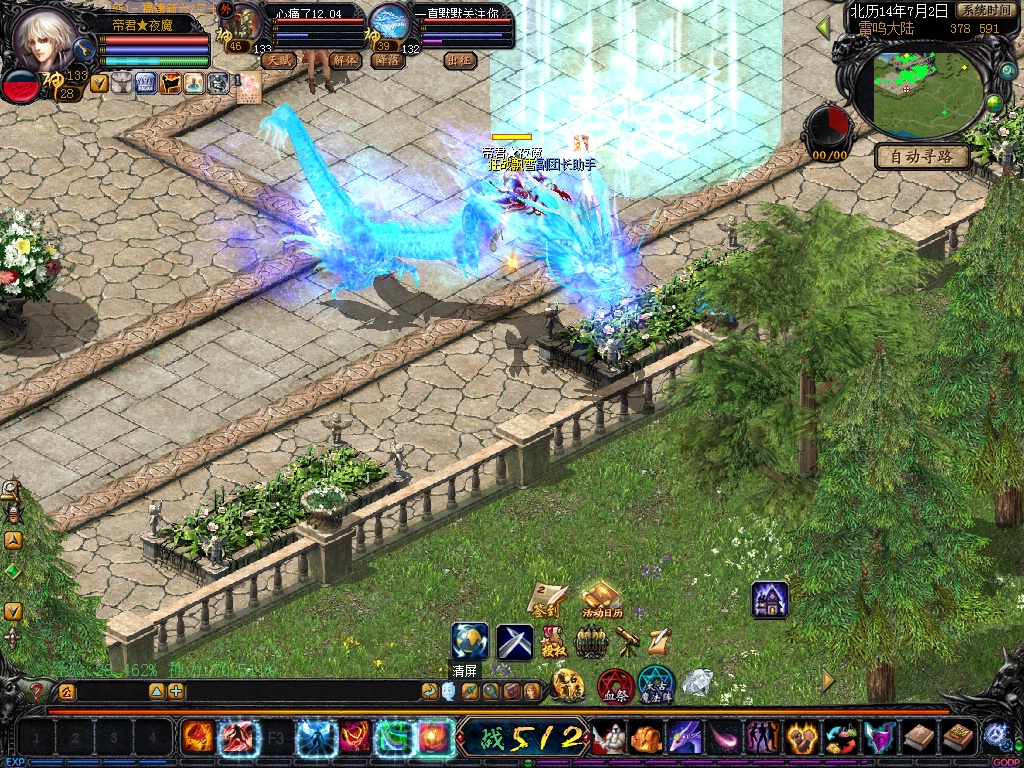Open the 签到 daily sign-in scroll
The image size is (1024, 768).
pyautogui.click(x=548, y=600)
